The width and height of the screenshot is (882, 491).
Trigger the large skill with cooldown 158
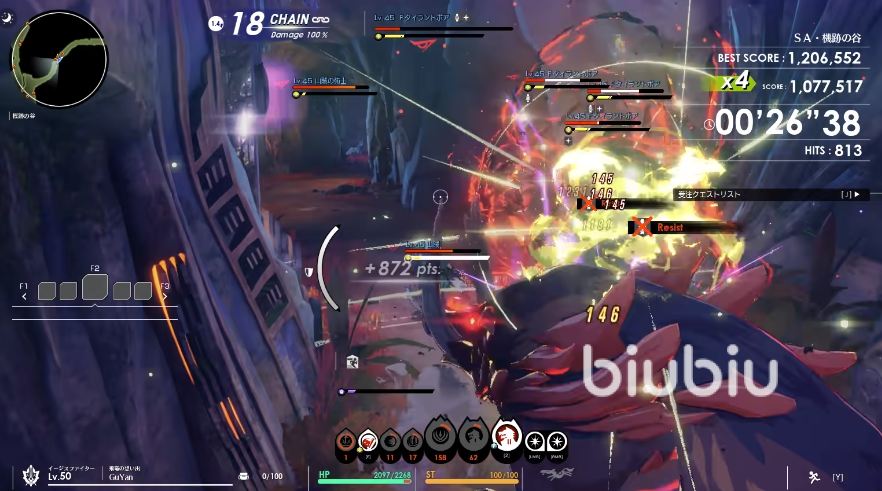(440, 437)
